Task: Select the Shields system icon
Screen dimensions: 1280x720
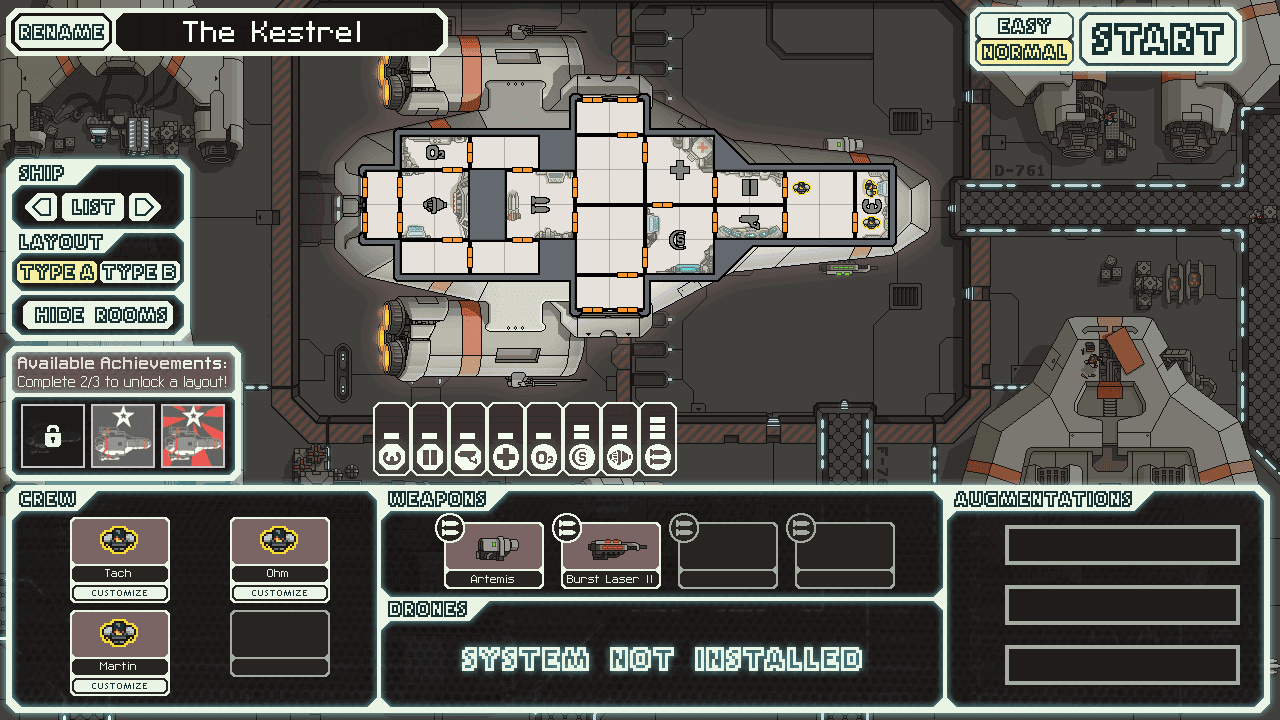Action: pos(582,457)
